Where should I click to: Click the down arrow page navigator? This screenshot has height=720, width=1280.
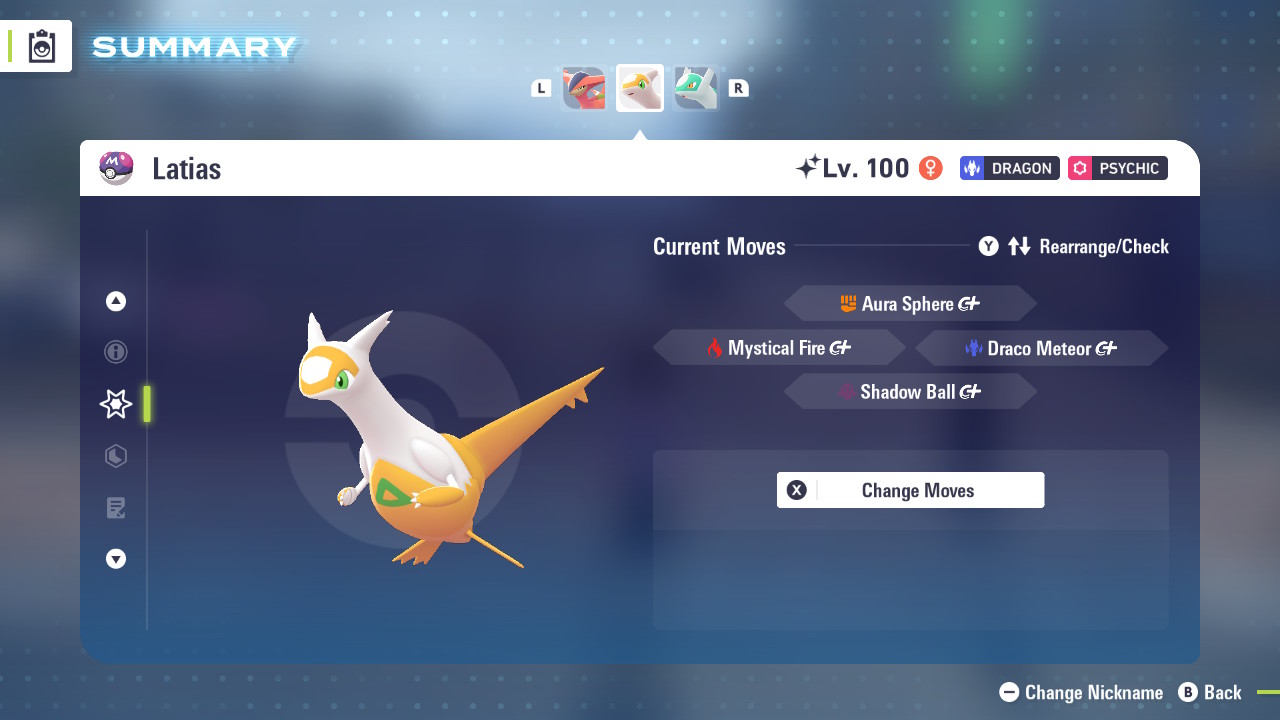click(116, 559)
